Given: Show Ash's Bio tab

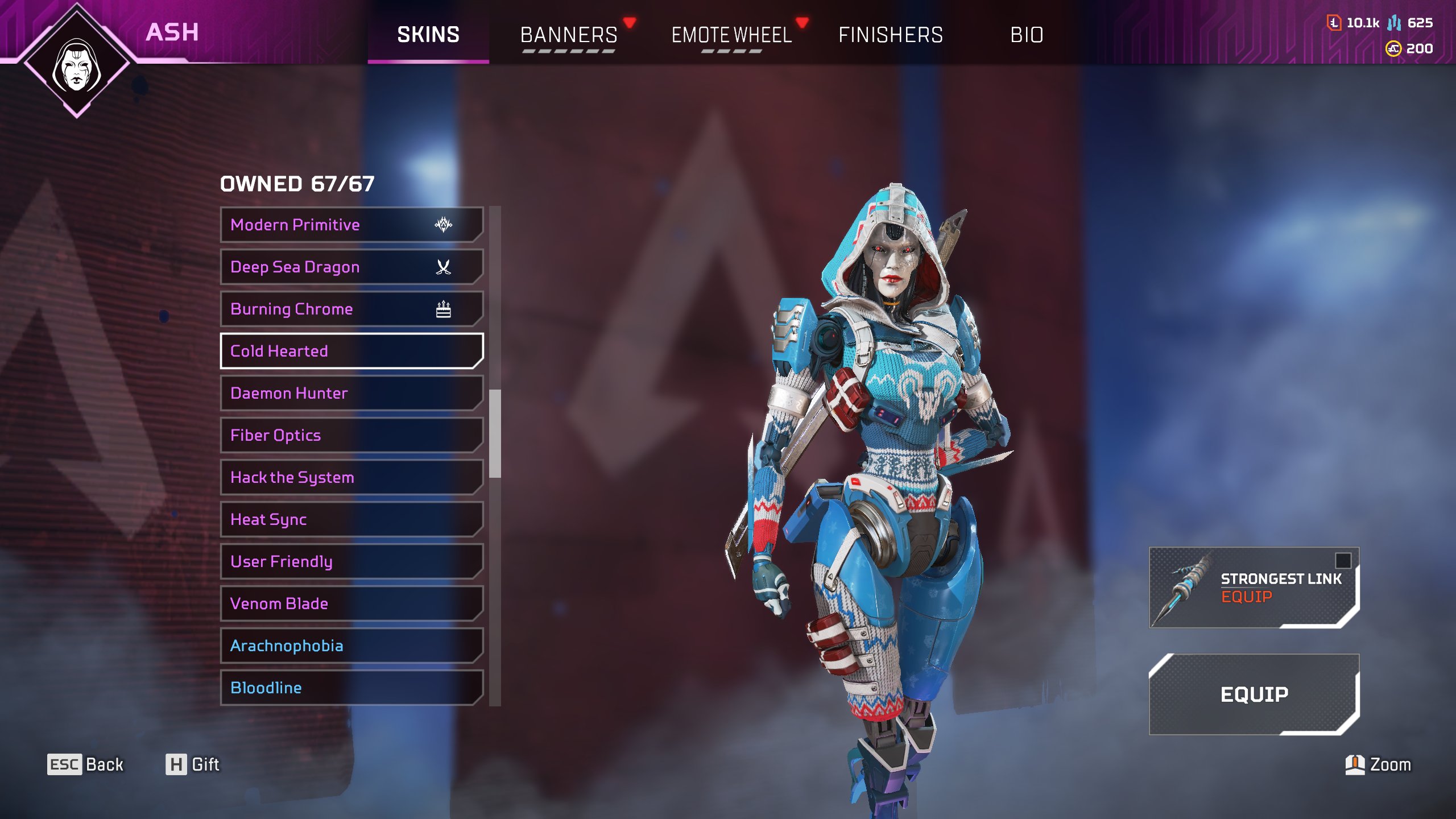Looking at the screenshot, I should 1027,35.
